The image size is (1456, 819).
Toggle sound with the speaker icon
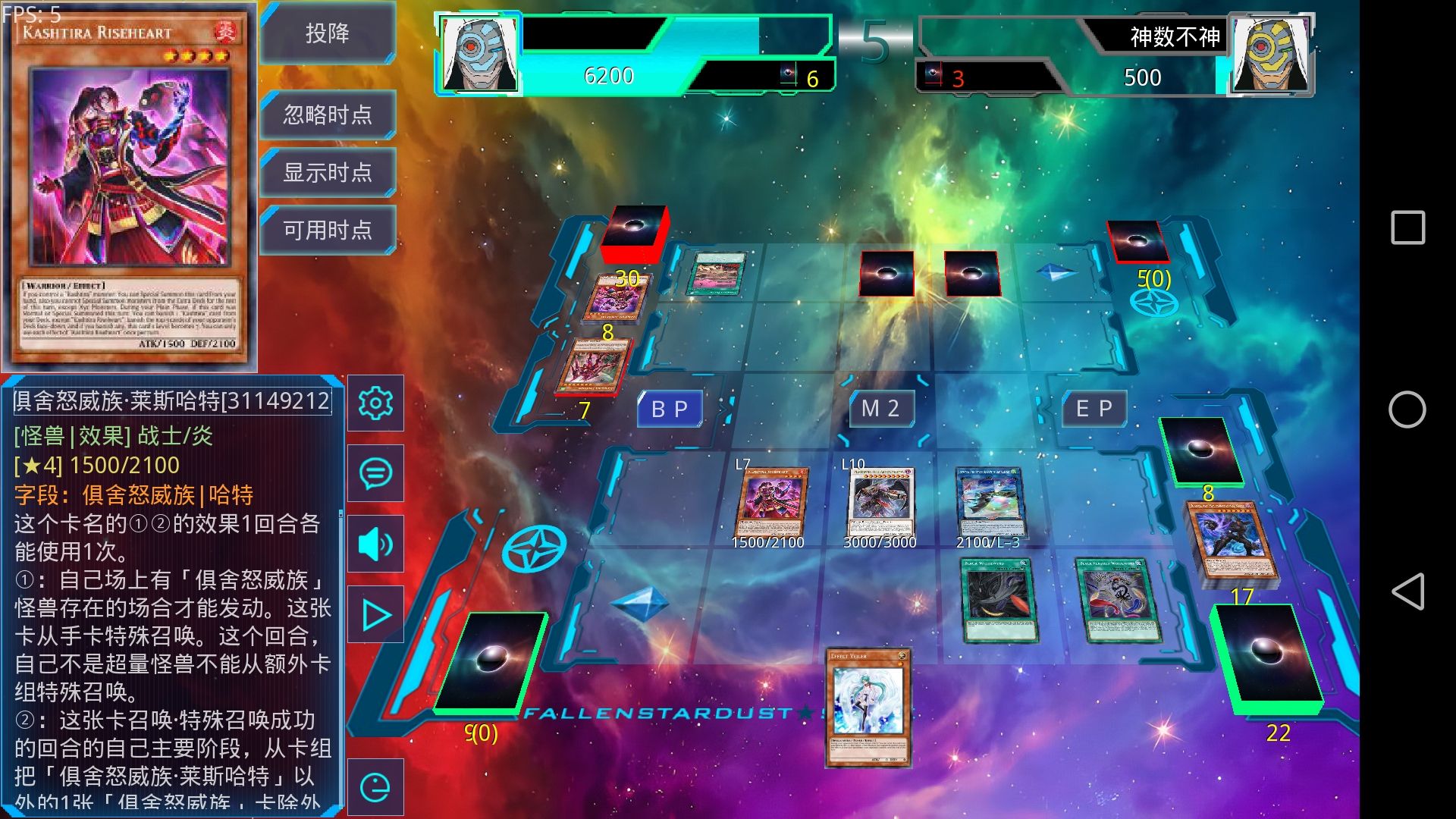point(375,544)
